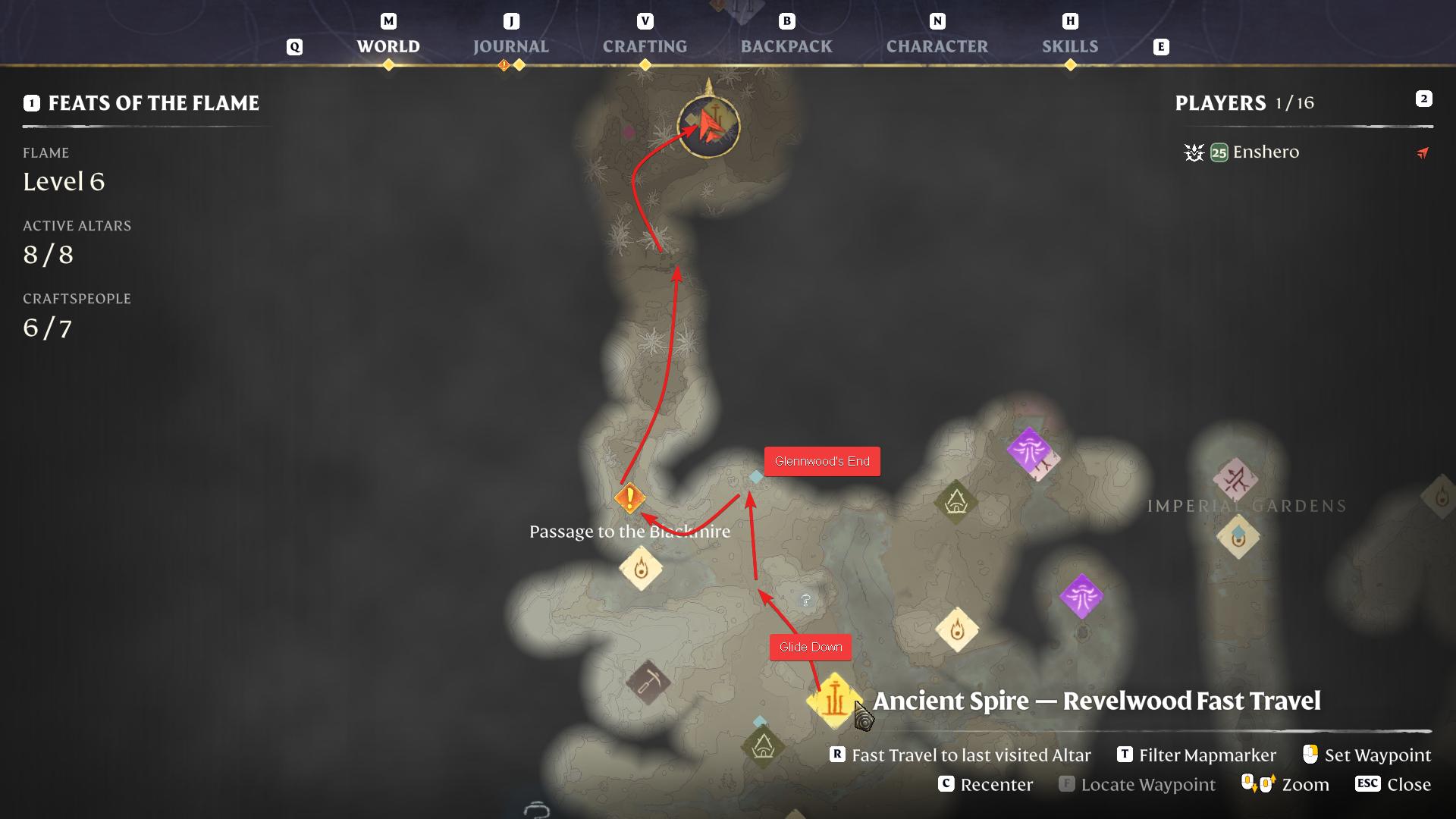Click the Filter Mapmarker option
The width and height of the screenshot is (1456, 819).
pos(1207,755)
